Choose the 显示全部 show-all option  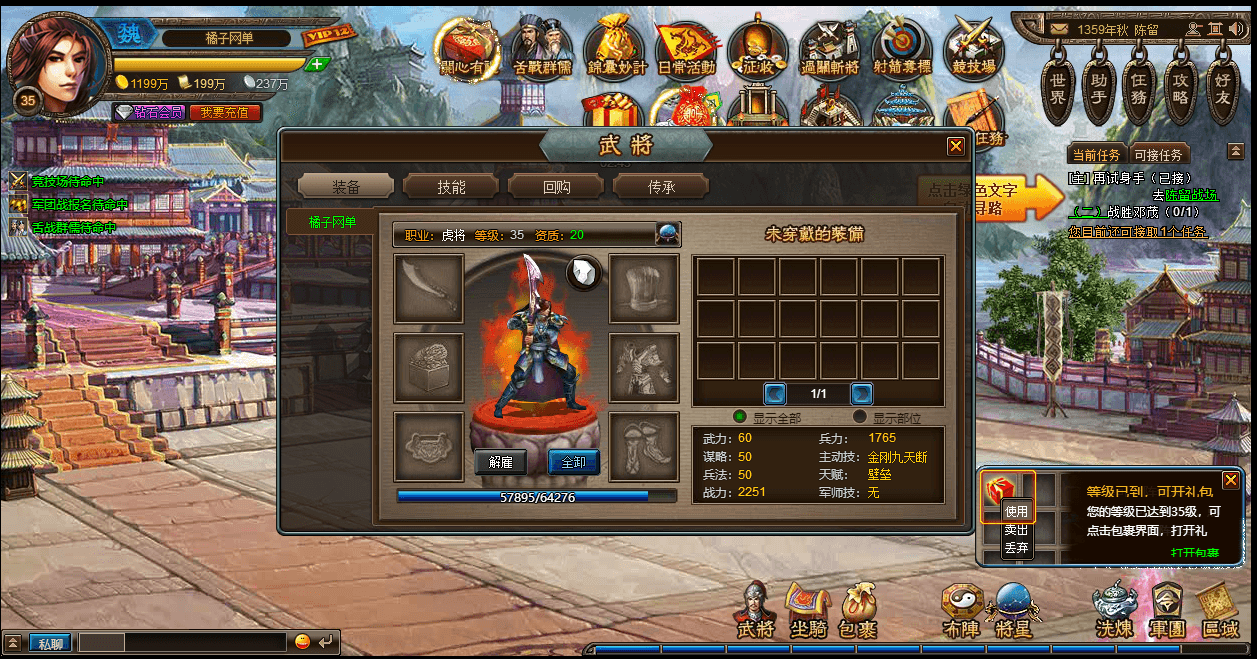(741, 417)
